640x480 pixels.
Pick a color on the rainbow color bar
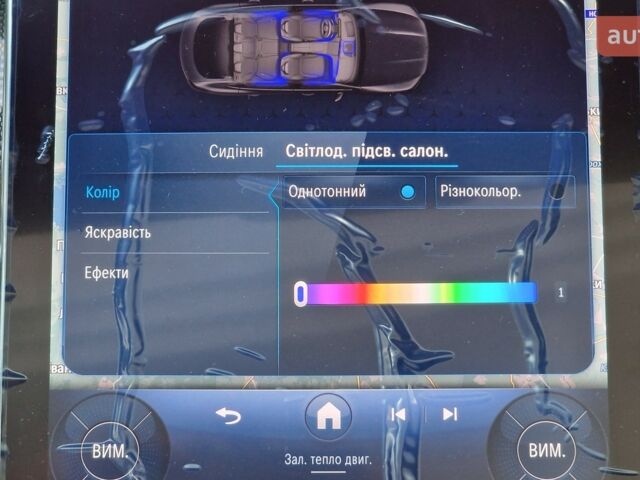420,293
